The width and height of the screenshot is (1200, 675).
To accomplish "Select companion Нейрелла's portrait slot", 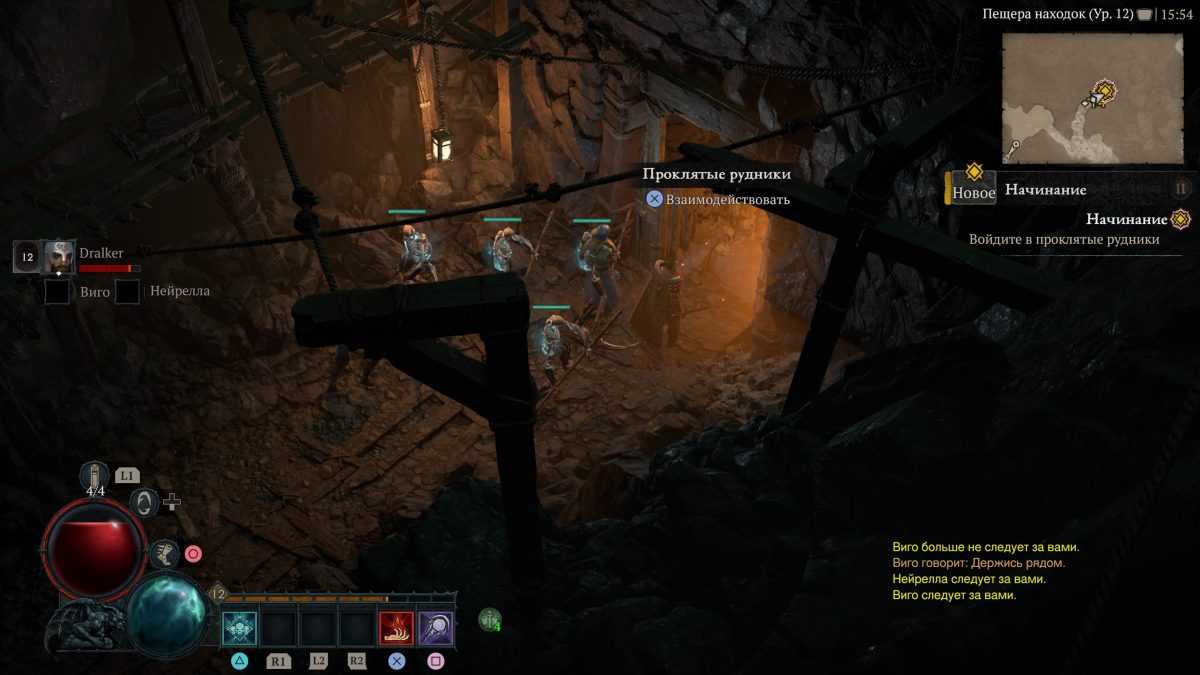I will pyautogui.click(x=127, y=292).
